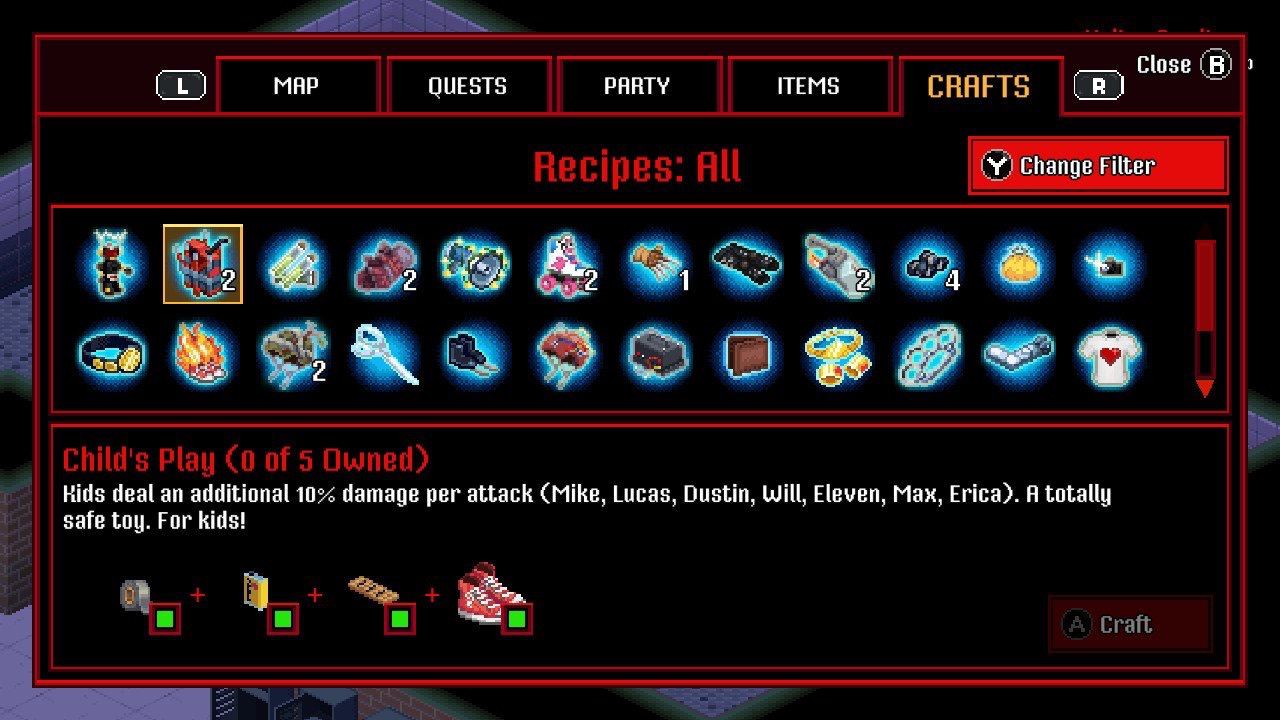The image size is (1280, 720).
Task: Open the Quests tab
Action: coord(467,86)
